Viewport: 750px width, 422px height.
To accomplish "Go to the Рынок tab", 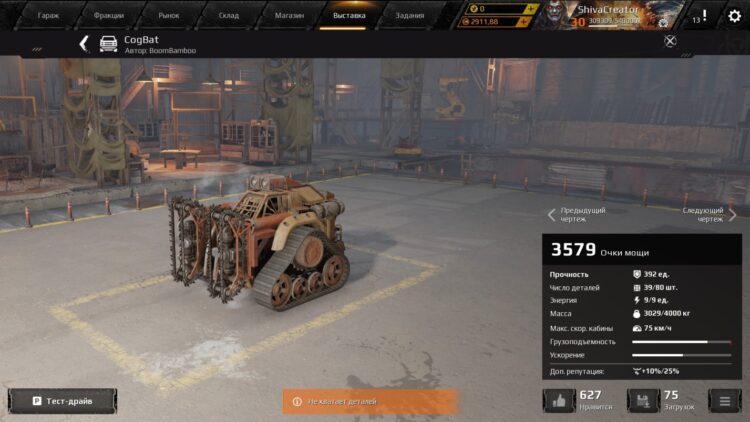I will [x=168, y=16].
